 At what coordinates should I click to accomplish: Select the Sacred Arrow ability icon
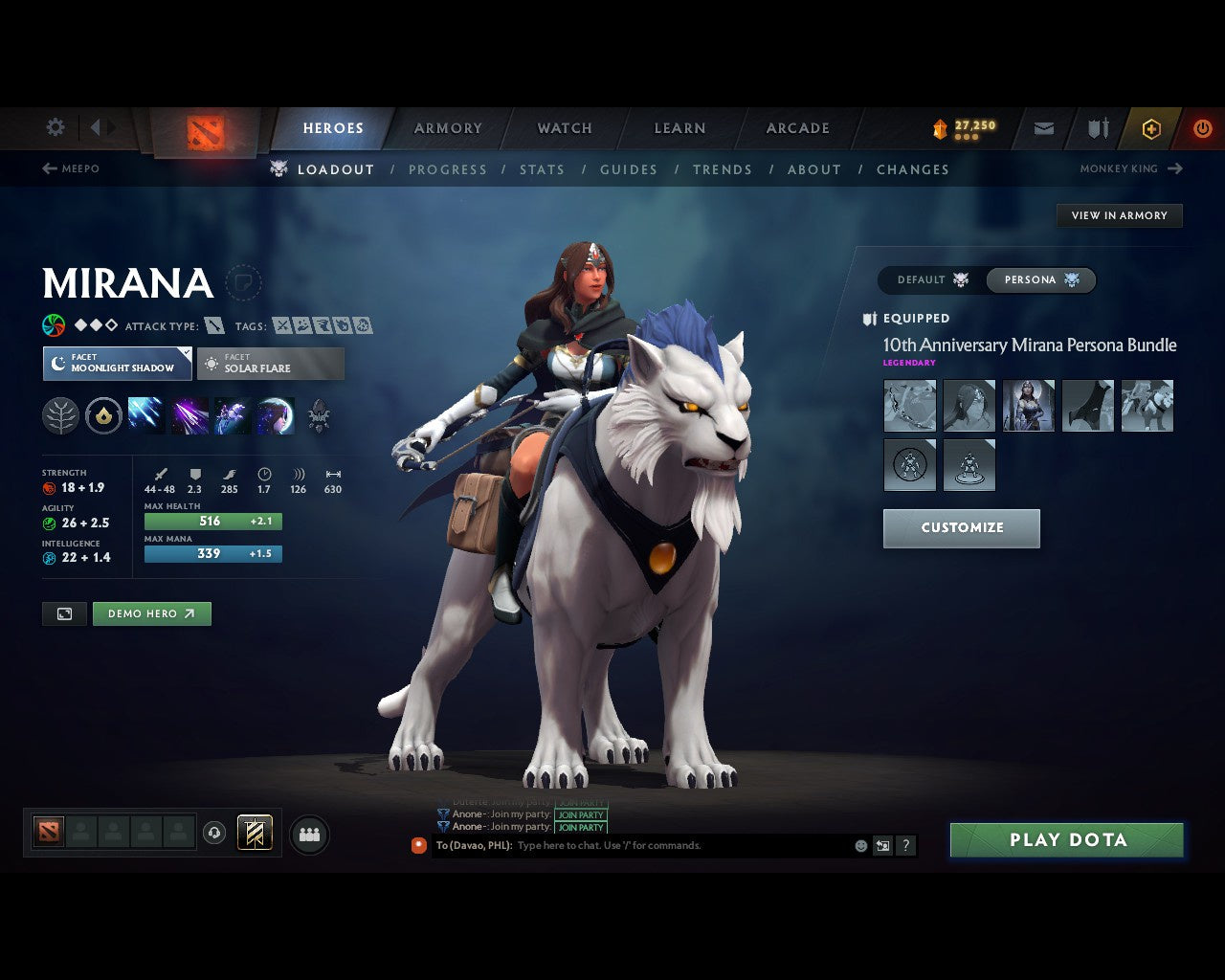(189, 415)
